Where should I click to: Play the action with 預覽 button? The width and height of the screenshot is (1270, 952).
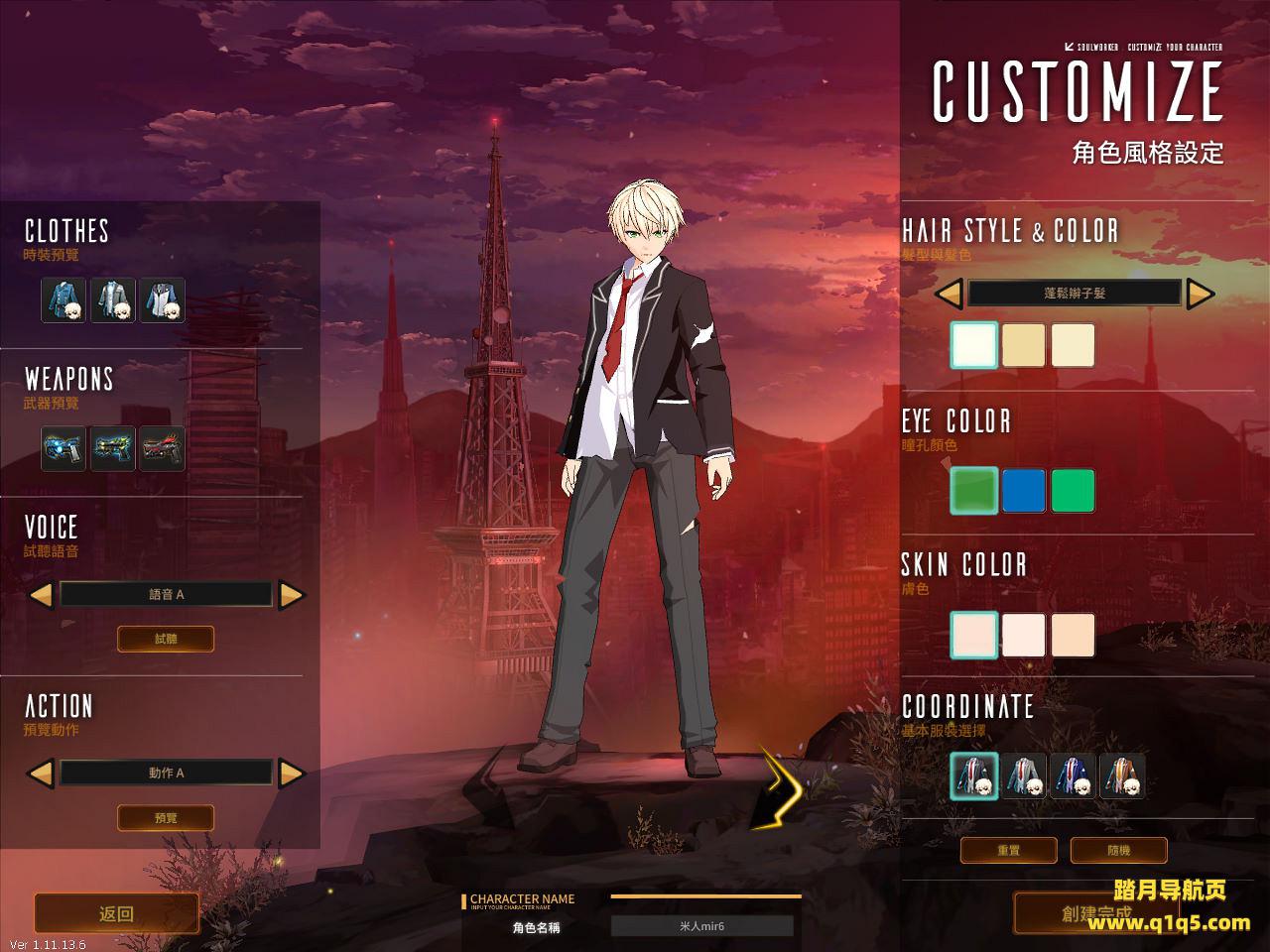pos(166,818)
